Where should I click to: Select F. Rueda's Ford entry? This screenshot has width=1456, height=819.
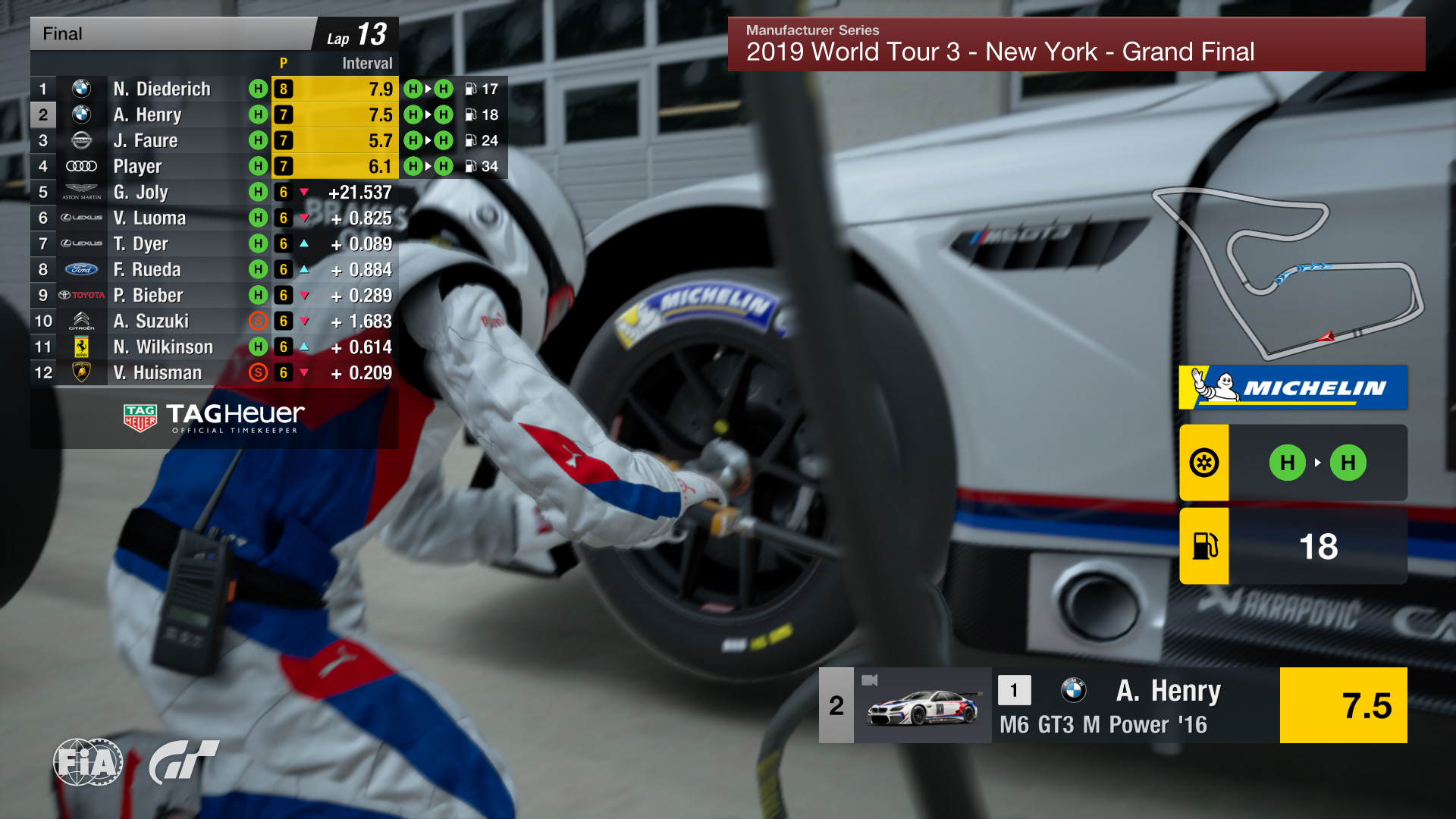click(x=147, y=269)
